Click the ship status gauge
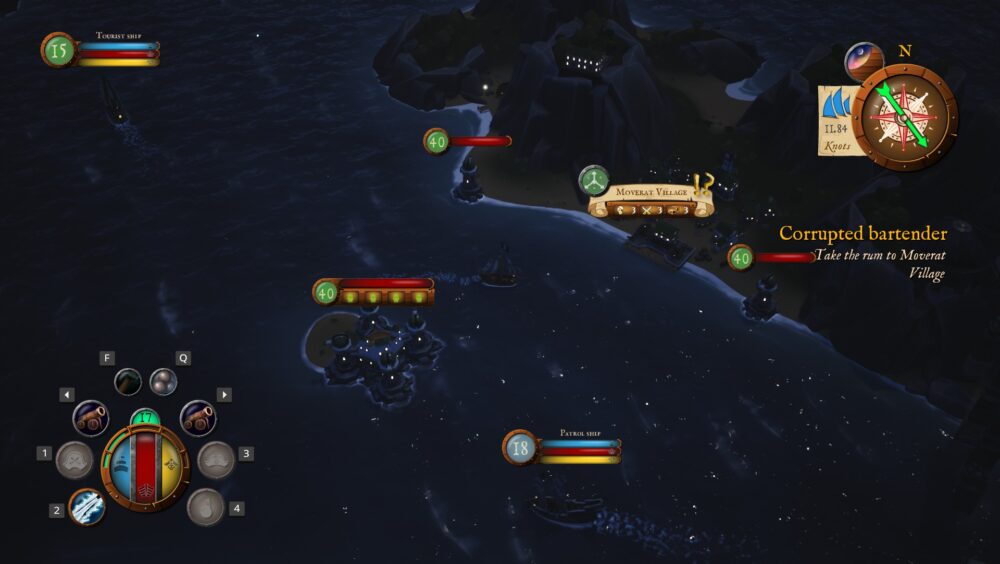Viewport: 1000px width, 564px height. (x=146, y=467)
